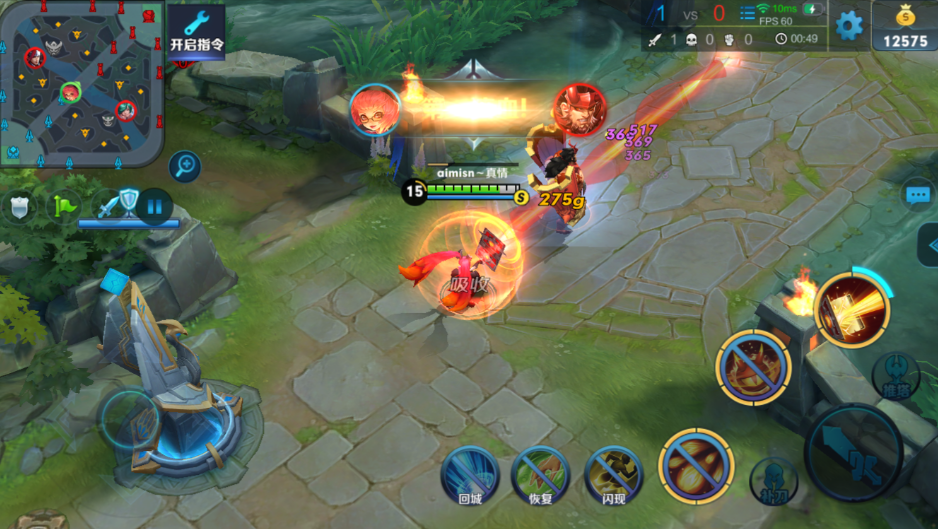Image resolution: width=938 pixels, height=529 pixels.
Task: Tap the battlefield minimap
Action: (x=82, y=82)
